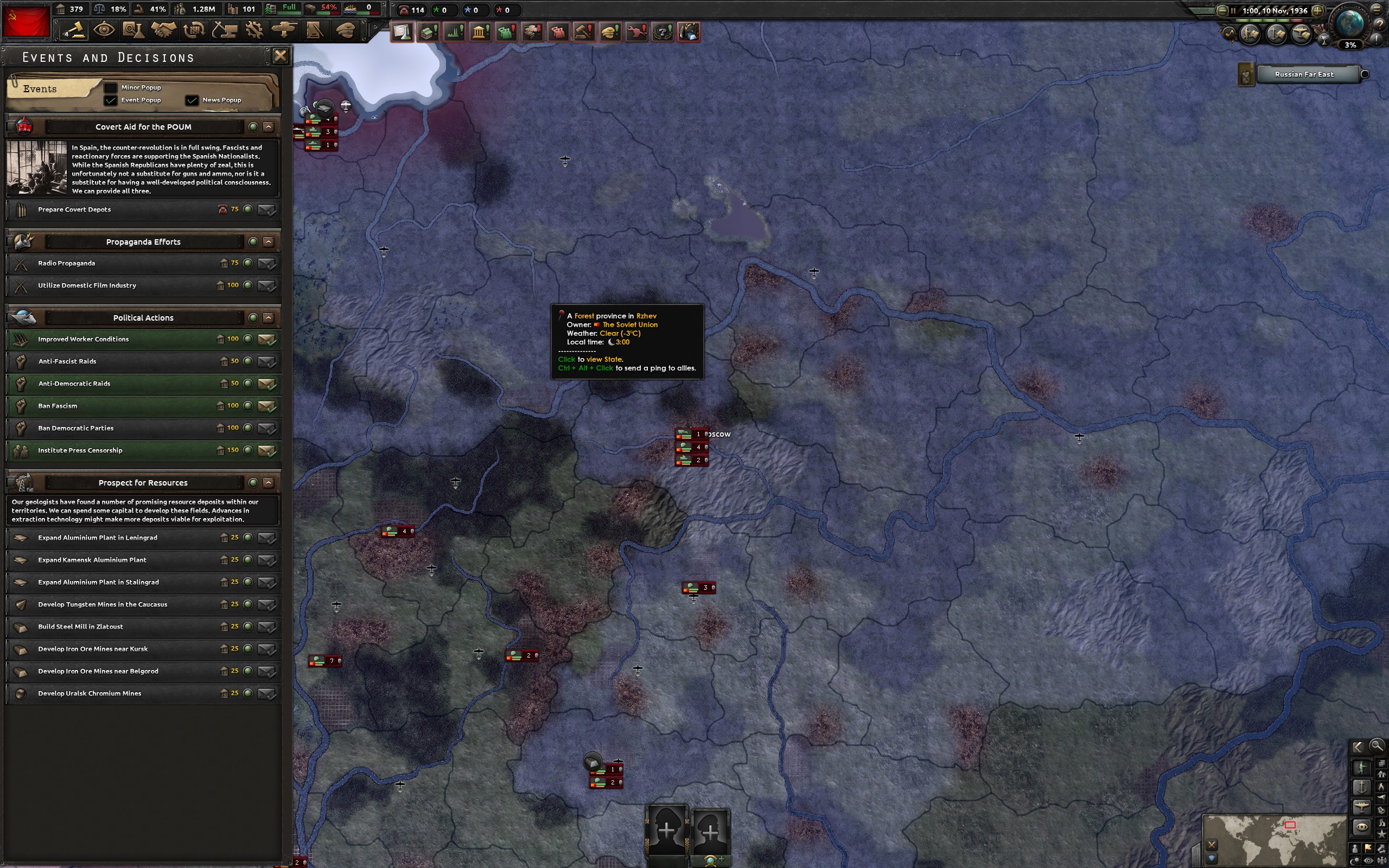
Task: Select the Events tab
Action: 39,88
